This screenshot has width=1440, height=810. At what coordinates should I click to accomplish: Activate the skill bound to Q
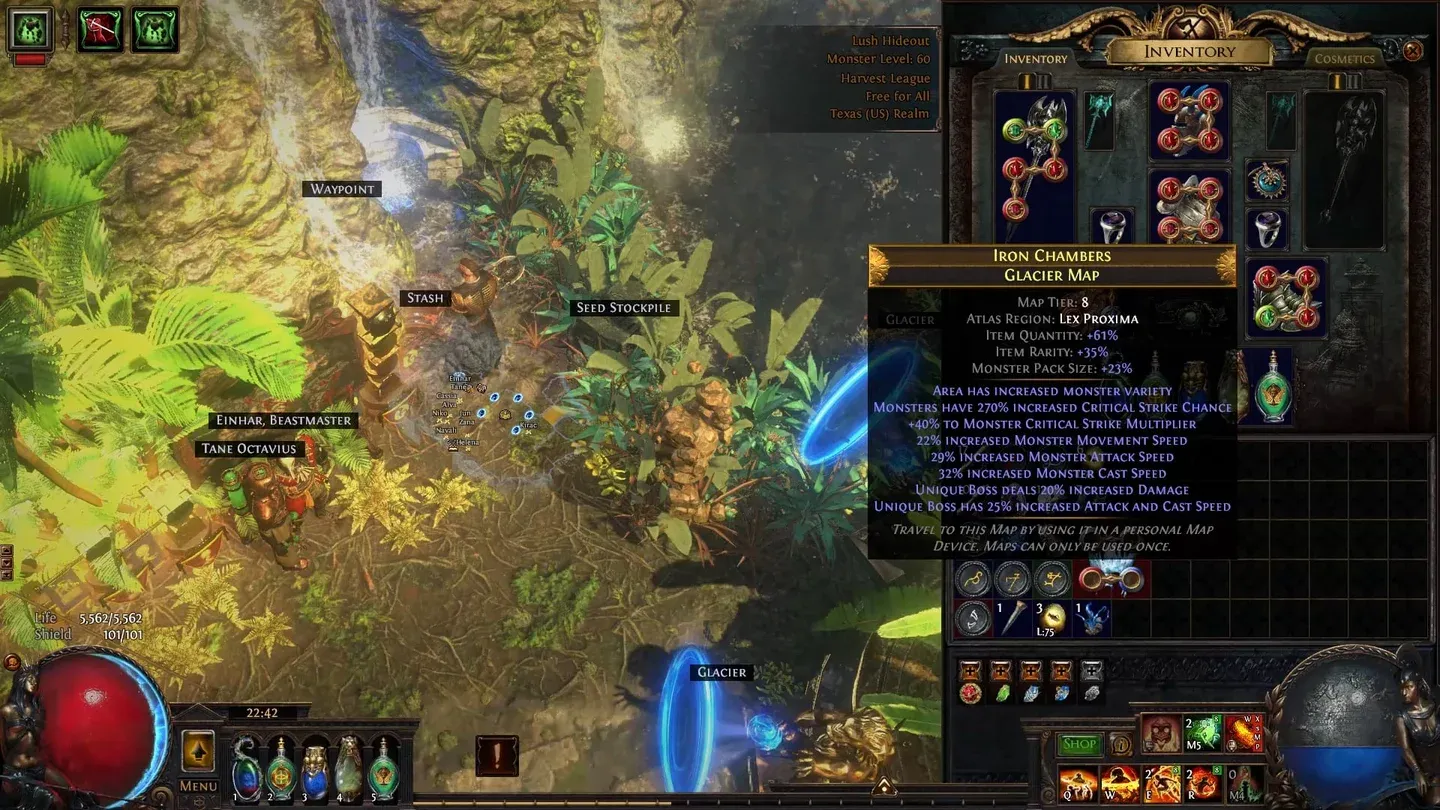pyautogui.click(x=1078, y=784)
